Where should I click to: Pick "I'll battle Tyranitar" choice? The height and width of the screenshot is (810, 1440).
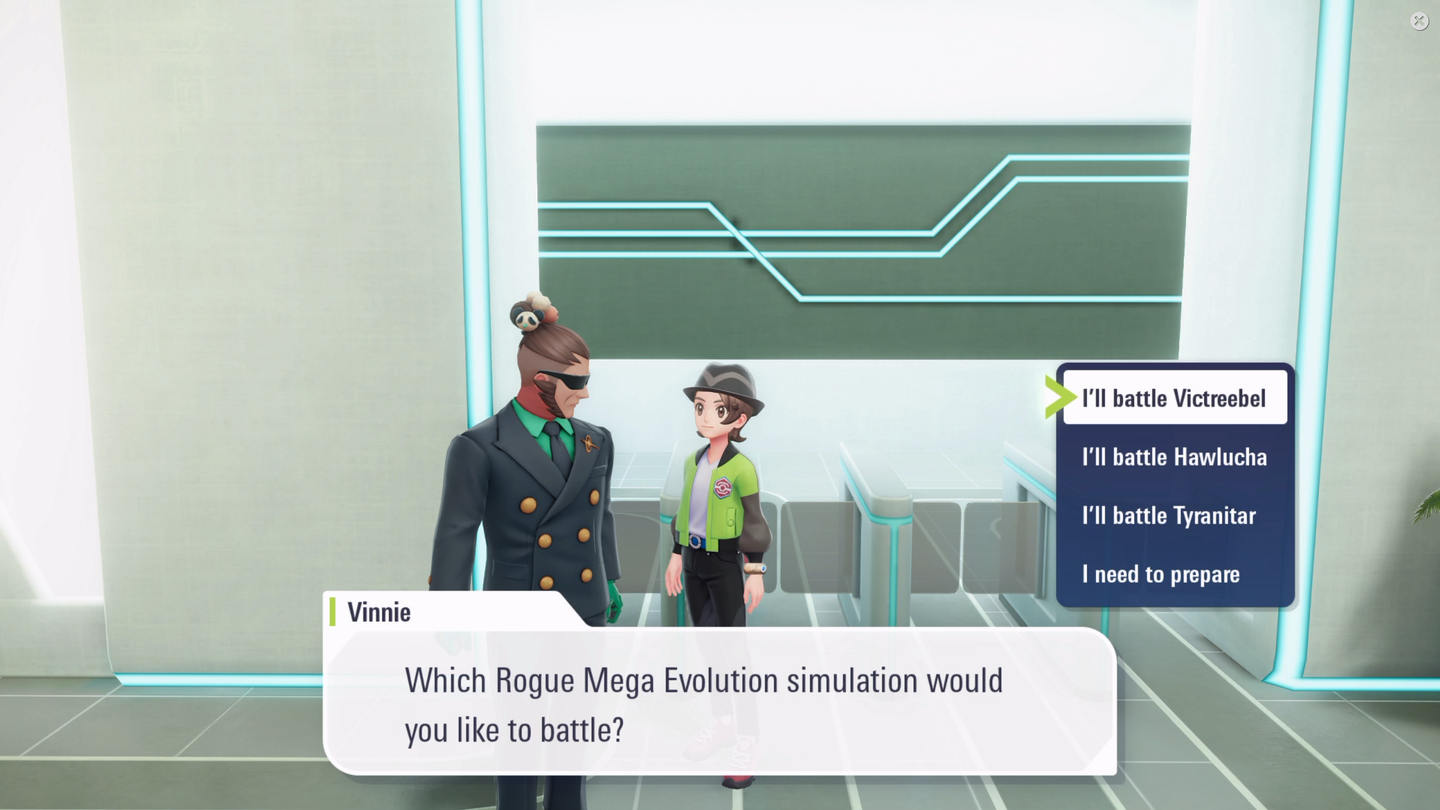pos(1169,516)
